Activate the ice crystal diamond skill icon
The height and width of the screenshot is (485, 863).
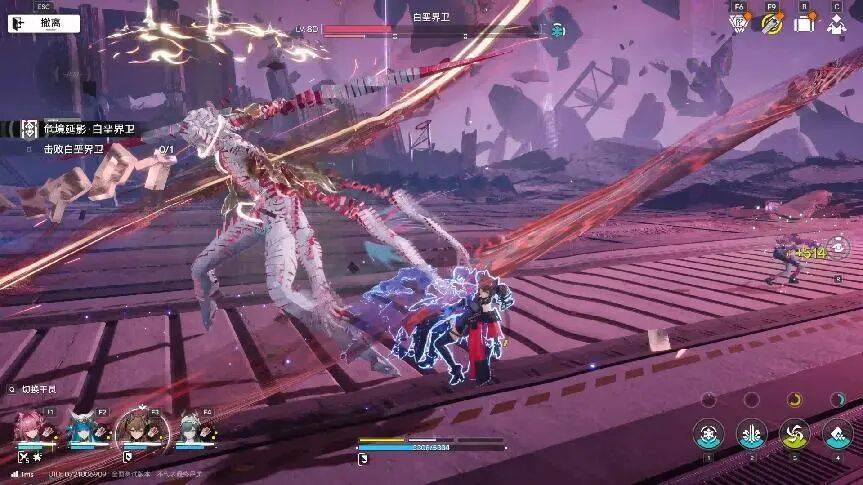coord(838,433)
